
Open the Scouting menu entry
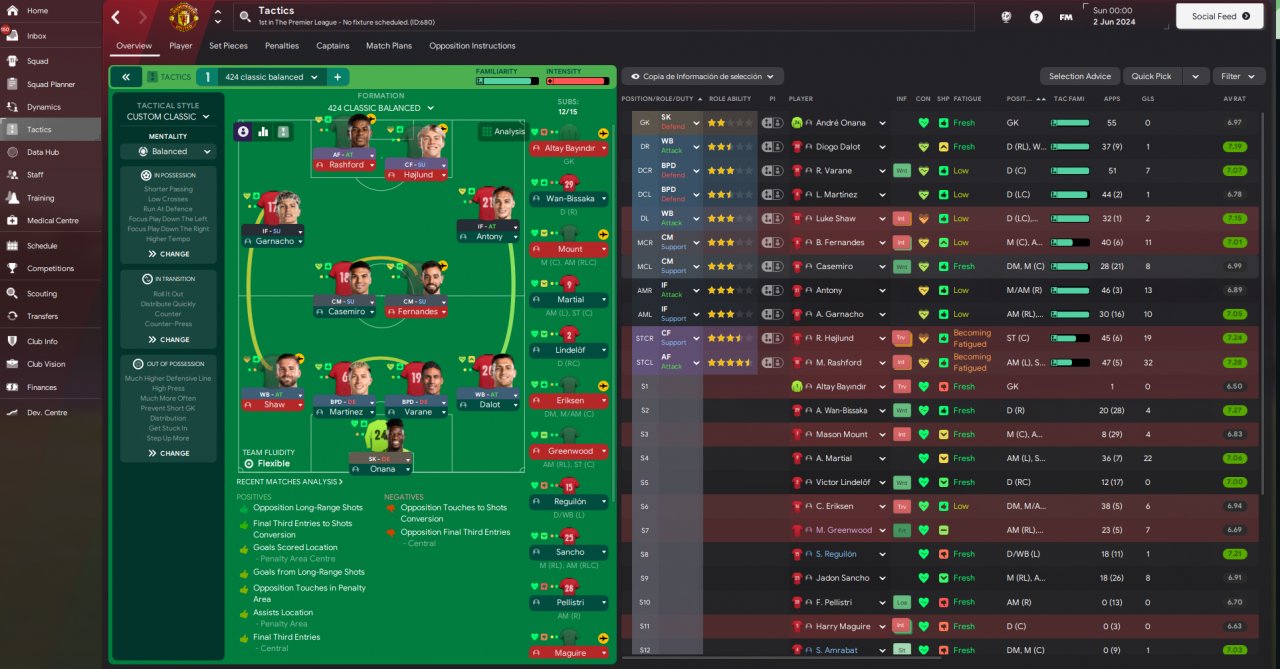[42, 294]
